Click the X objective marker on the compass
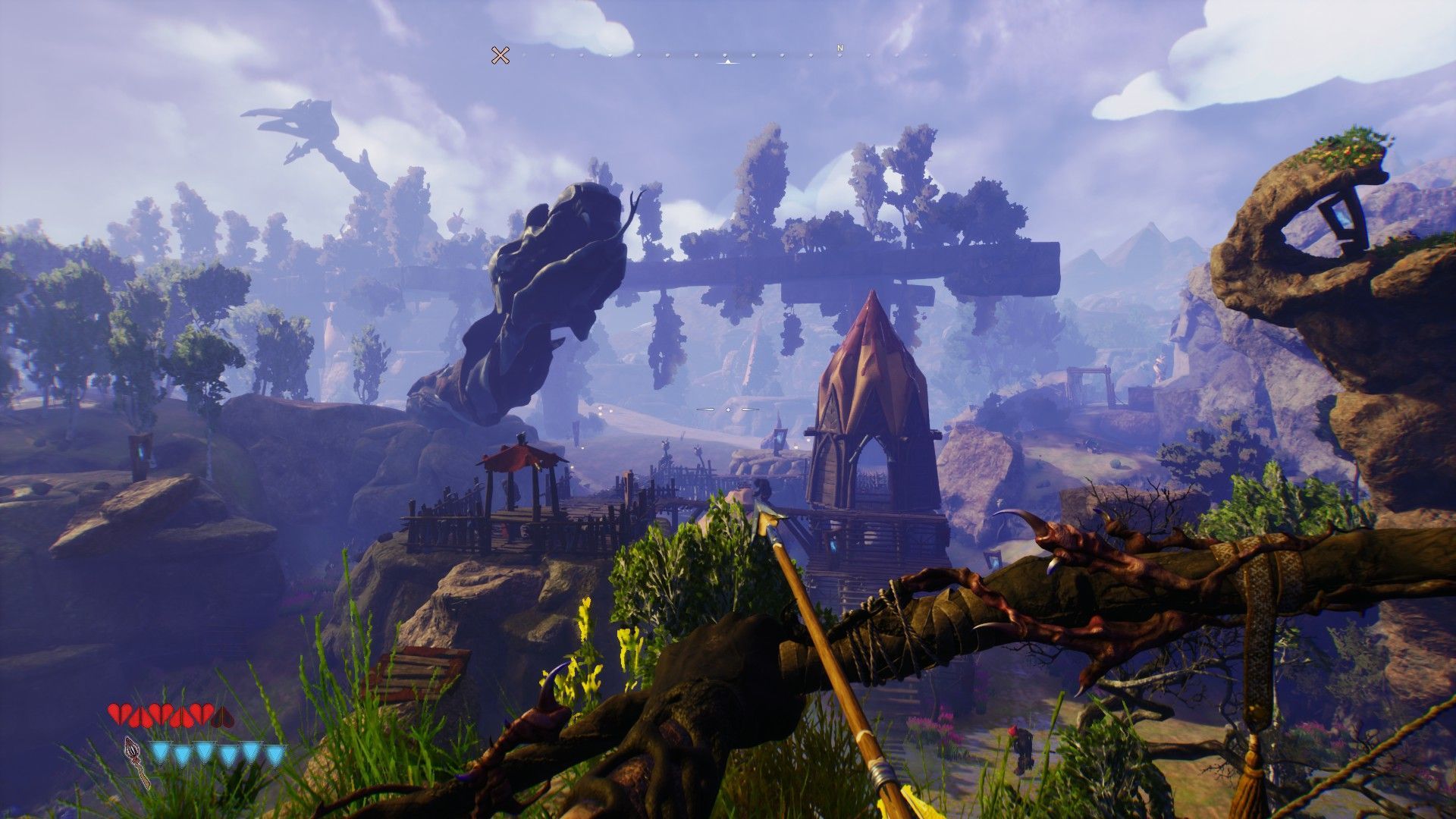Image resolution: width=1456 pixels, height=819 pixels. click(x=500, y=55)
